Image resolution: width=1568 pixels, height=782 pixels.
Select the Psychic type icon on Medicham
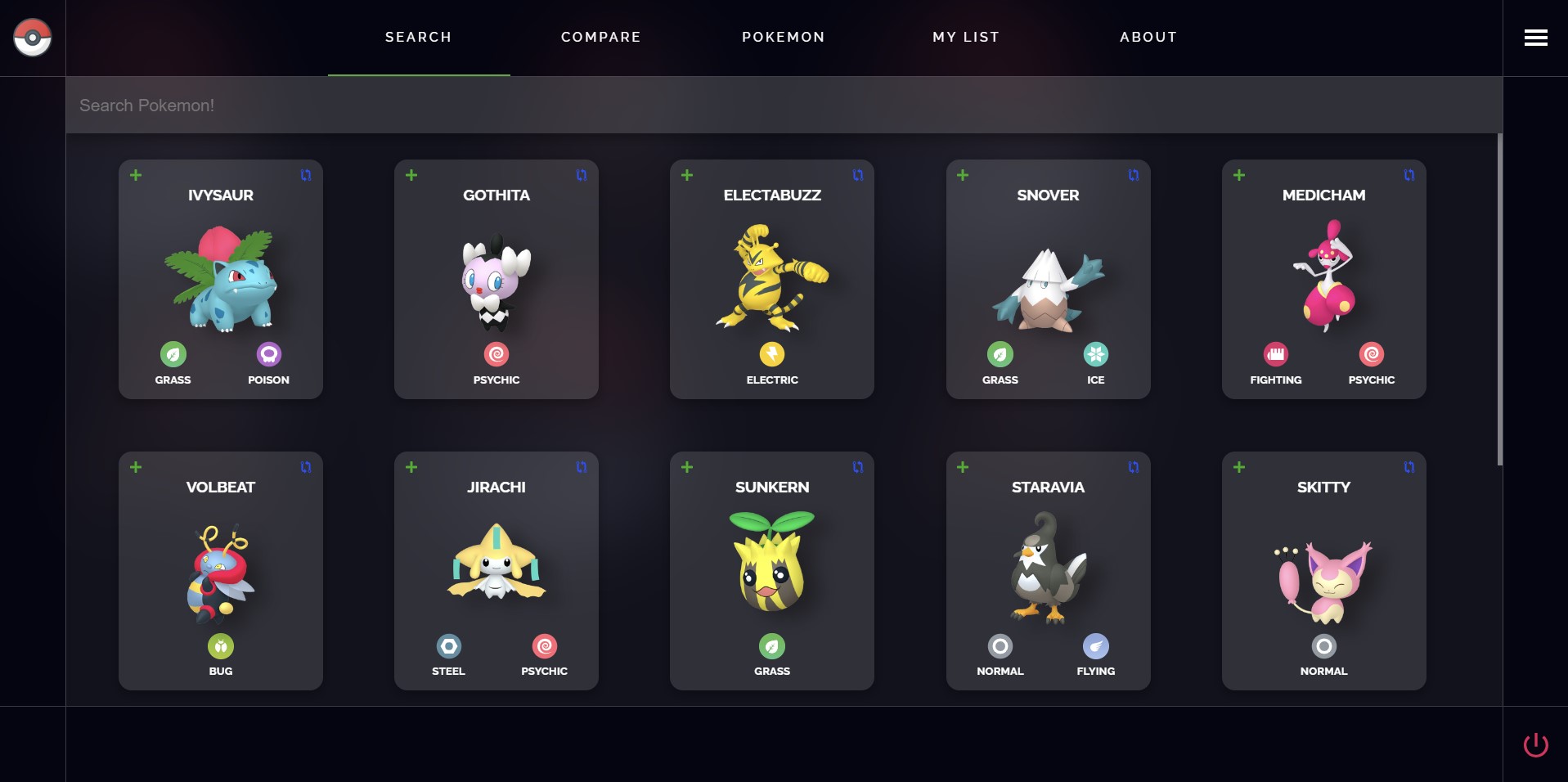click(1370, 355)
